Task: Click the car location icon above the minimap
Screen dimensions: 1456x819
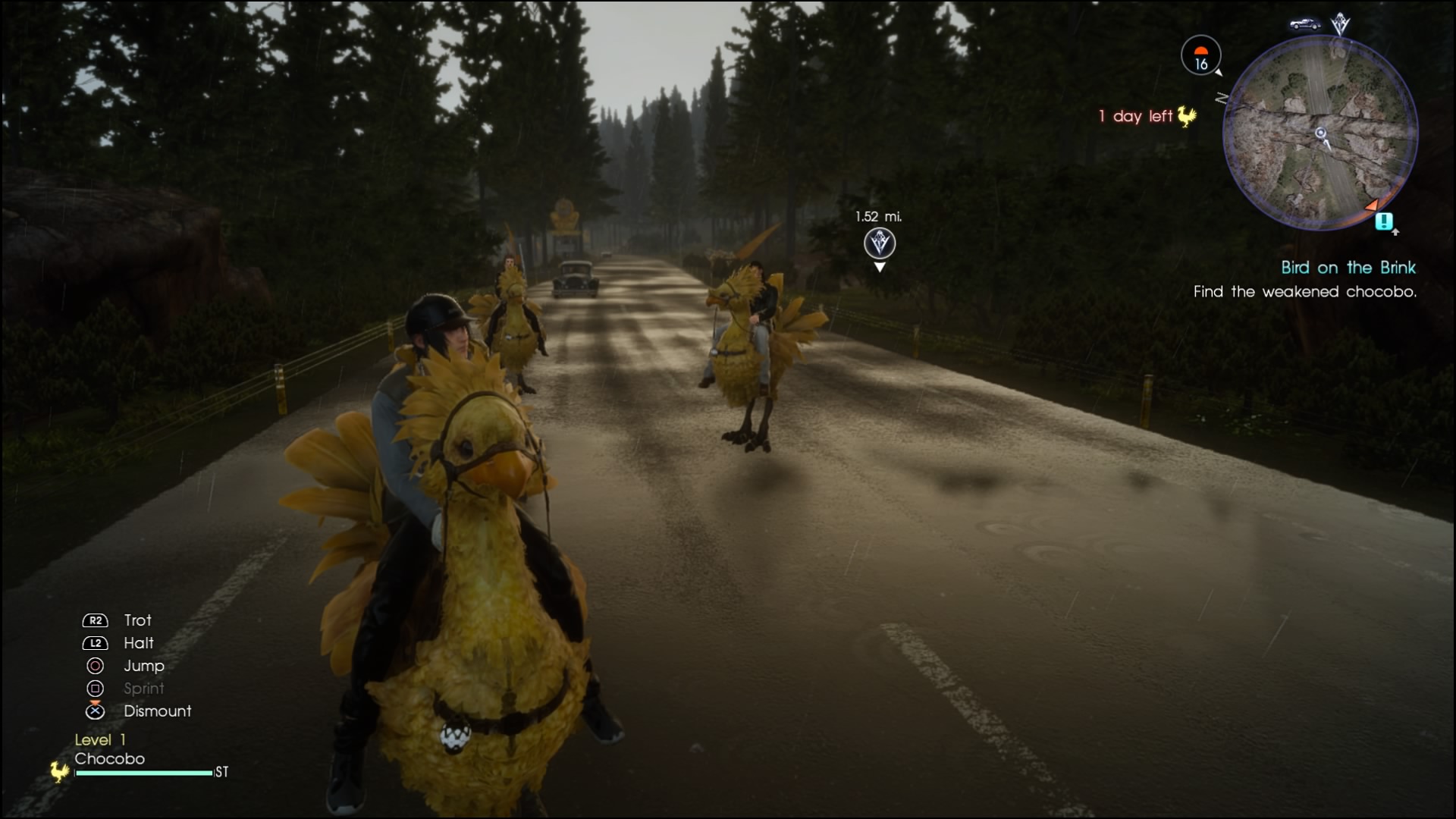Action: click(1306, 24)
